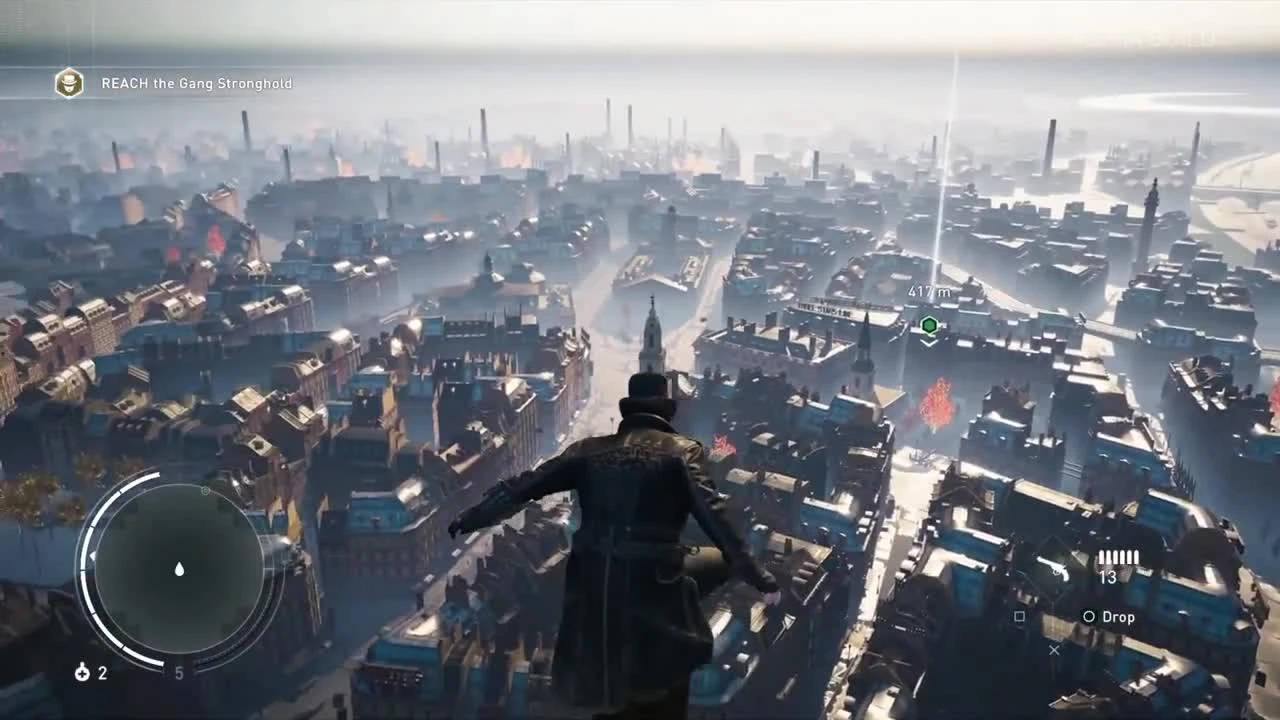Click the medicine syringe icon near the minimap
The height and width of the screenshot is (720, 1280).
pos(83,673)
